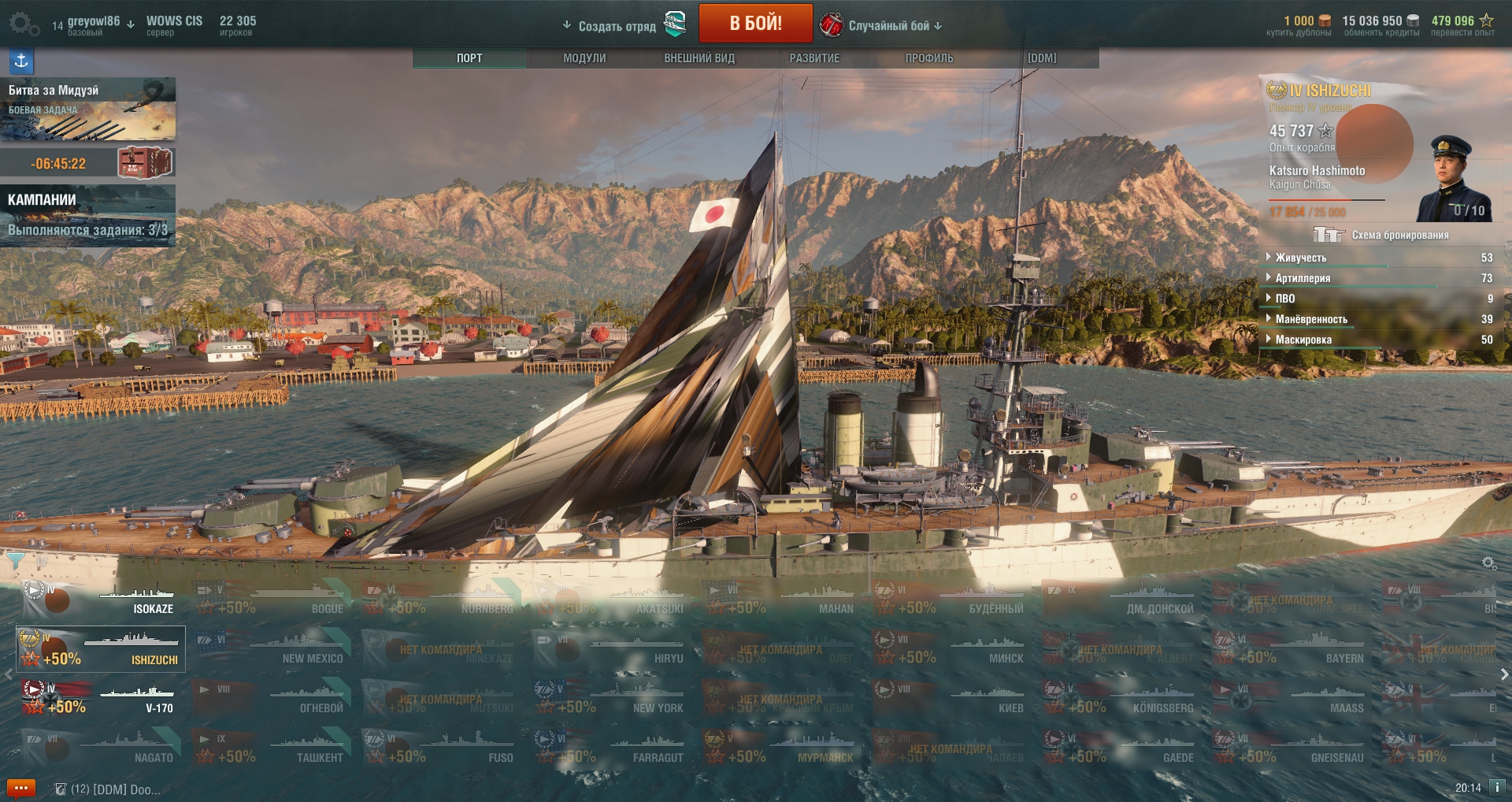Open the КАМПАНИИ campaigns panel

[87, 215]
